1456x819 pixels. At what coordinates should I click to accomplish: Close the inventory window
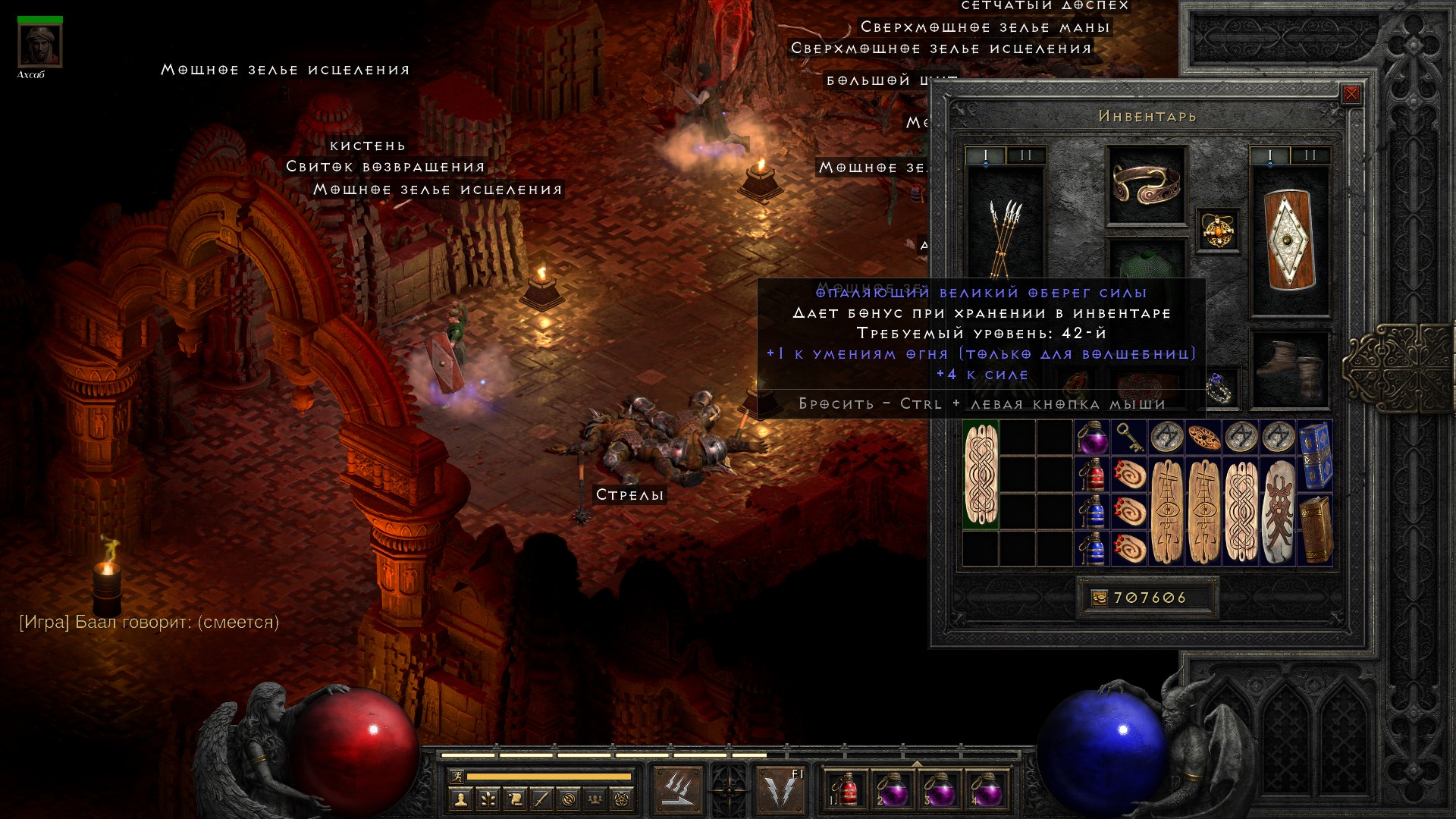pyautogui.click(x=1351, y=94)
